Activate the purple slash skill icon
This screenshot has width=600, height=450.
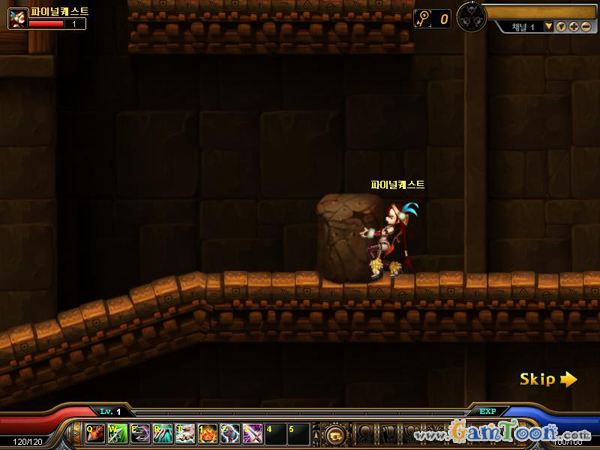point(252,434)
